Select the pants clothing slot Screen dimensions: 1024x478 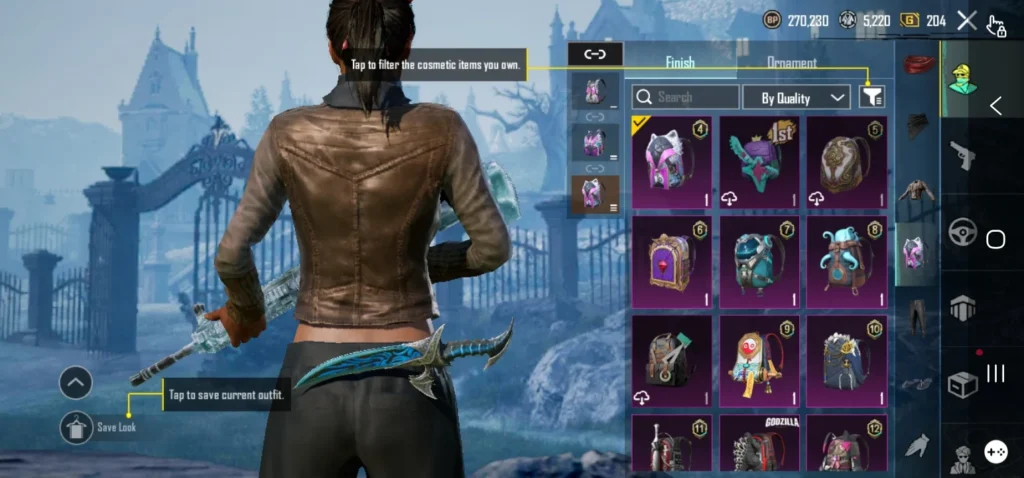[x=915, y=317]
